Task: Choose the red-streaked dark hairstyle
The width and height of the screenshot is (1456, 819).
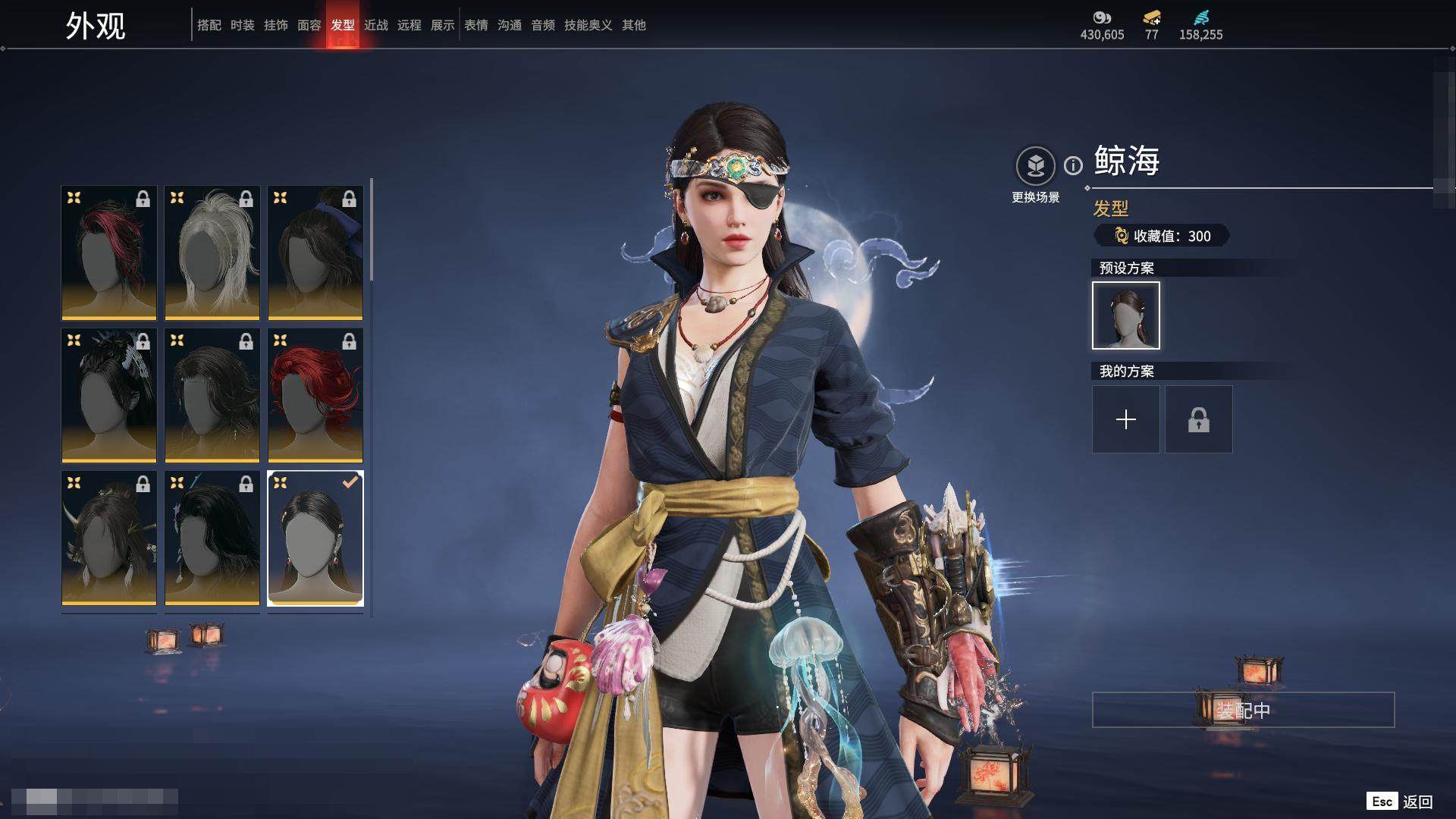Action: pyautogui.click(x=109, y=253)
